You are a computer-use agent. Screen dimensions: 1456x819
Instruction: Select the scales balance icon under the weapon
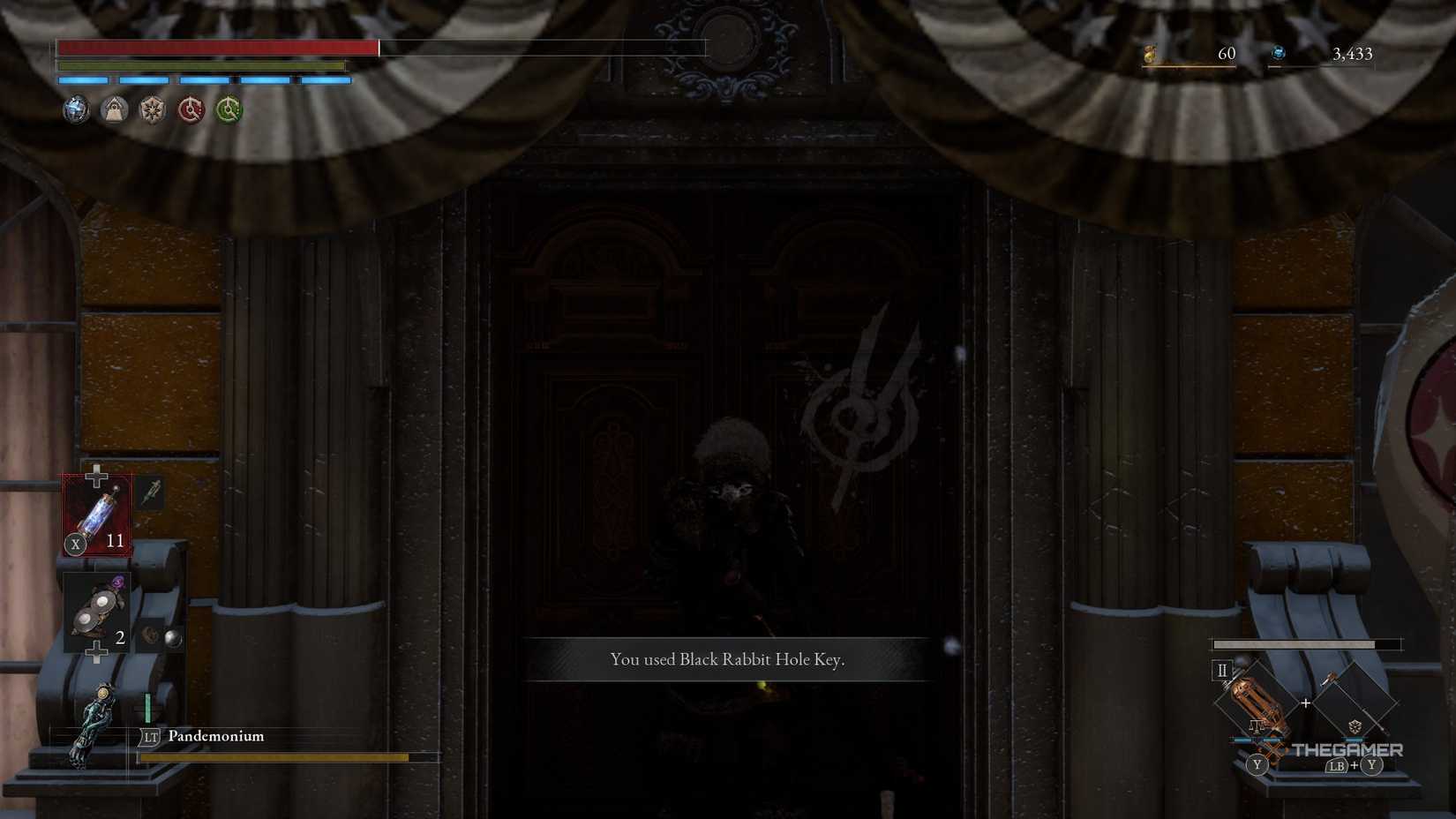(x=1257, y=727)
